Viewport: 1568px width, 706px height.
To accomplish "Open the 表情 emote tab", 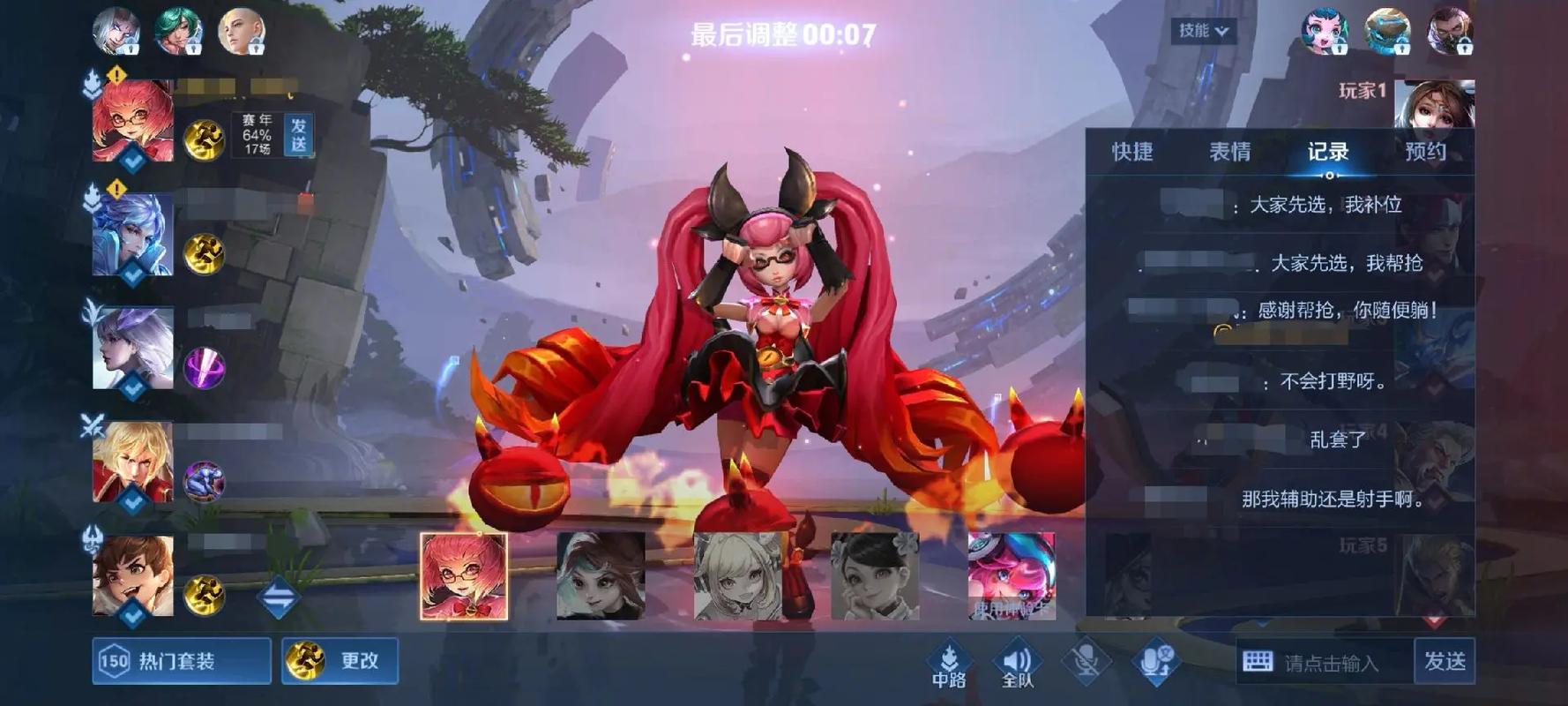I will point(1229,152).
